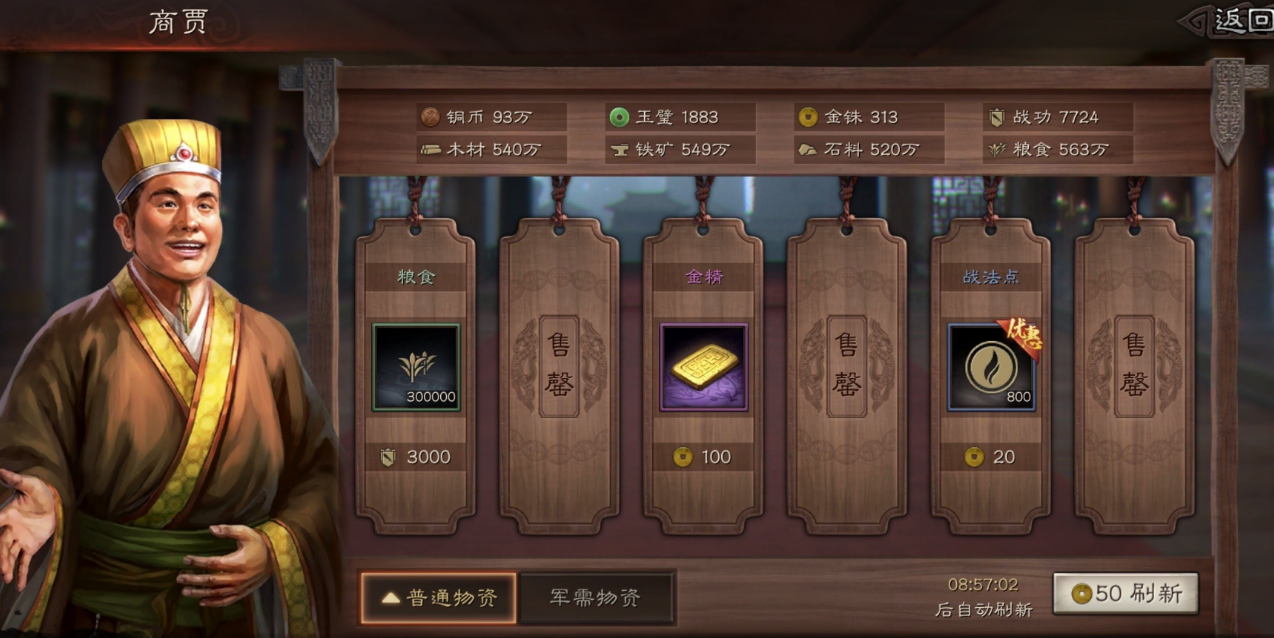Select the 战法点 tactic points item
This screenshot has width=1274, height=638.
pyautogui.click(x=991, y=367)
